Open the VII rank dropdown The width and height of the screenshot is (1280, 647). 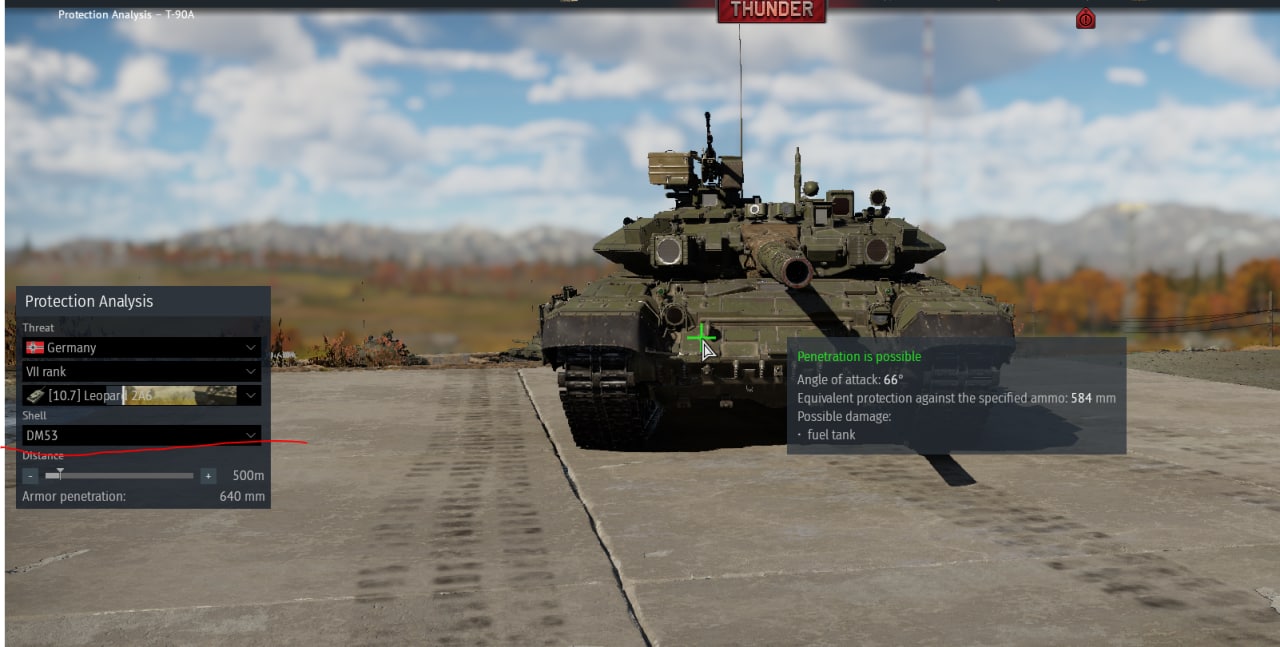click(141, 371)
